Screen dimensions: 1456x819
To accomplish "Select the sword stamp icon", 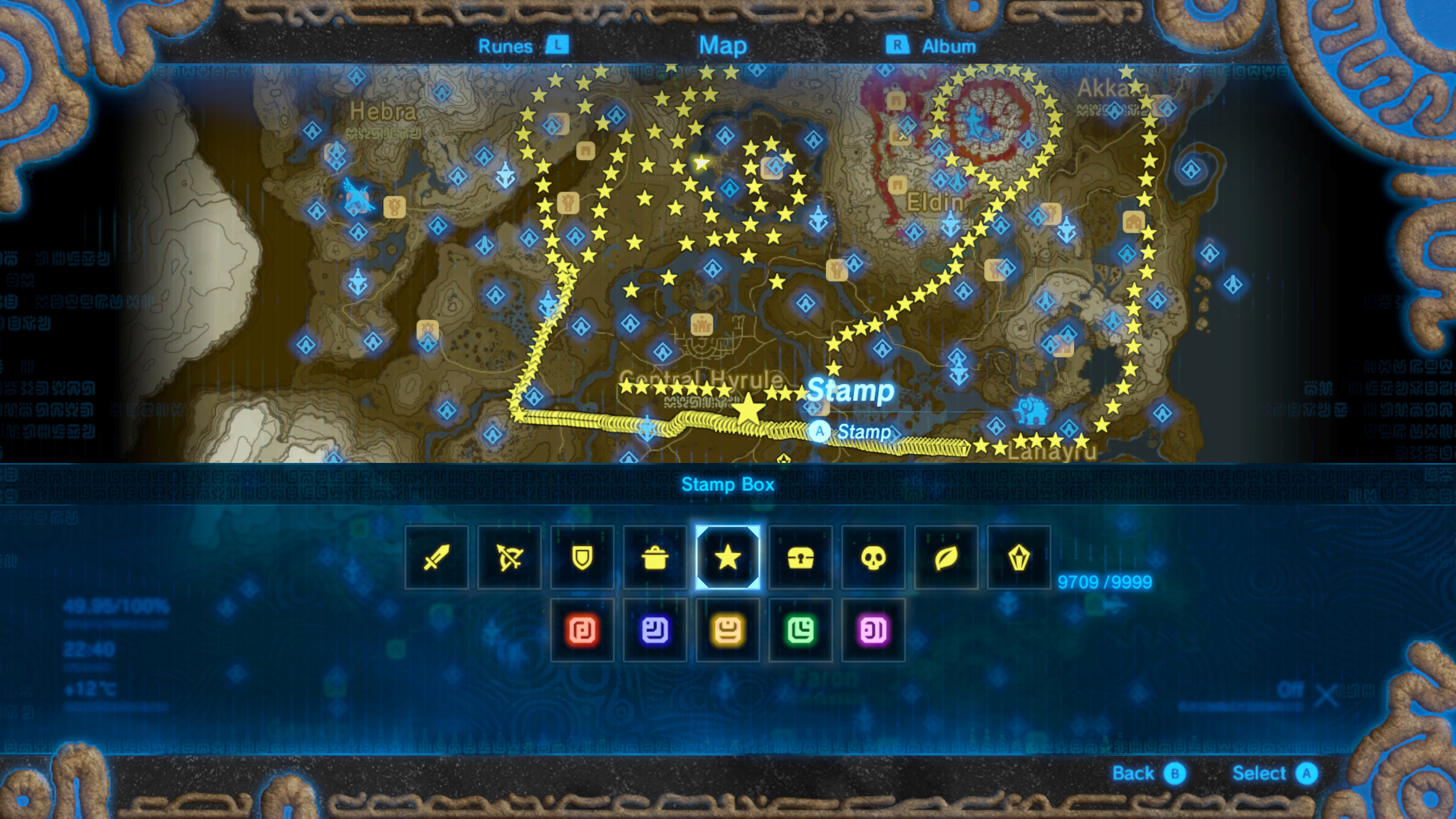I will 436,557.
